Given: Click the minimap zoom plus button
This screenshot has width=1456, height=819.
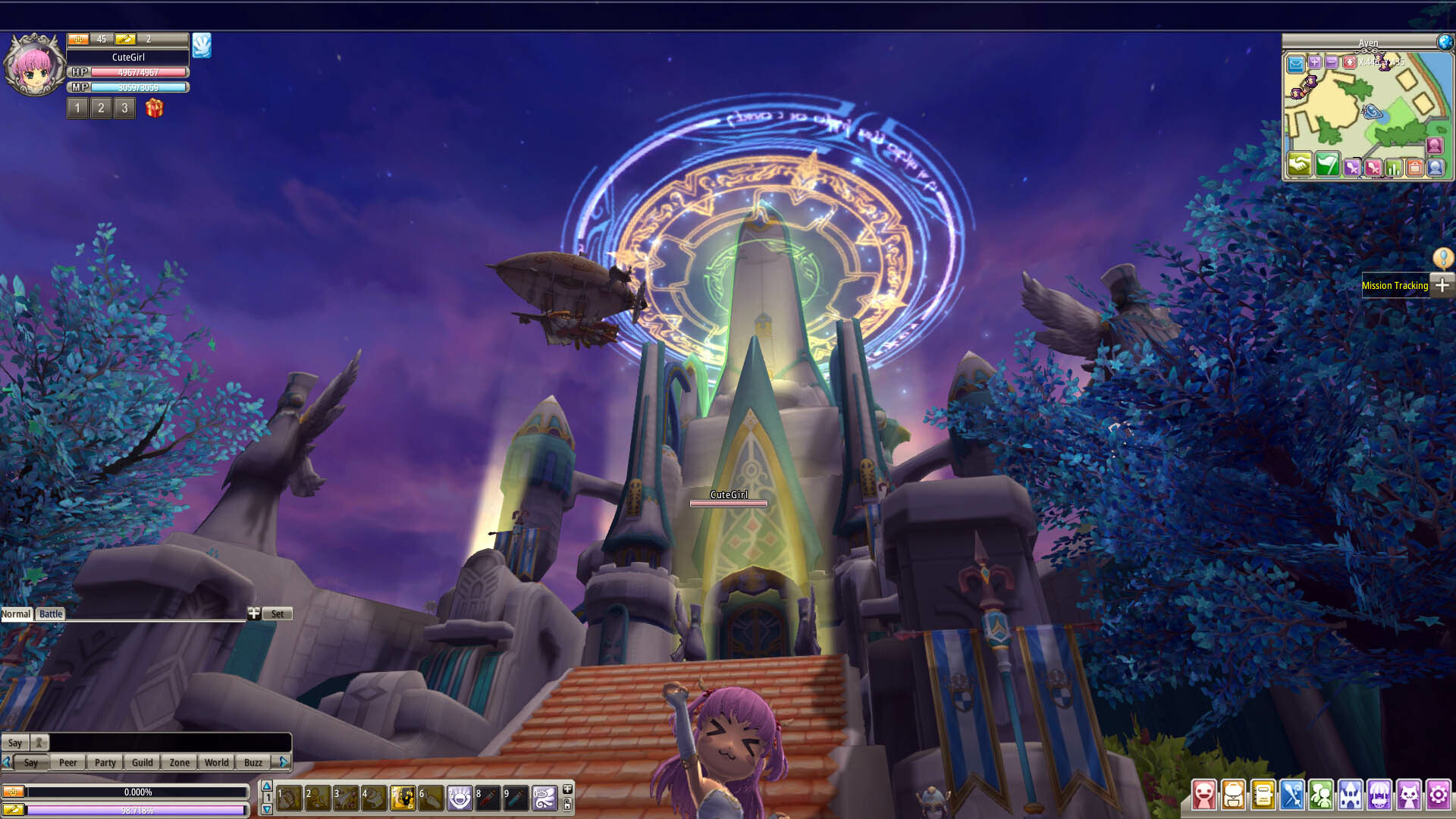Looking at the screenshot, I should (x=1314, y=62).
